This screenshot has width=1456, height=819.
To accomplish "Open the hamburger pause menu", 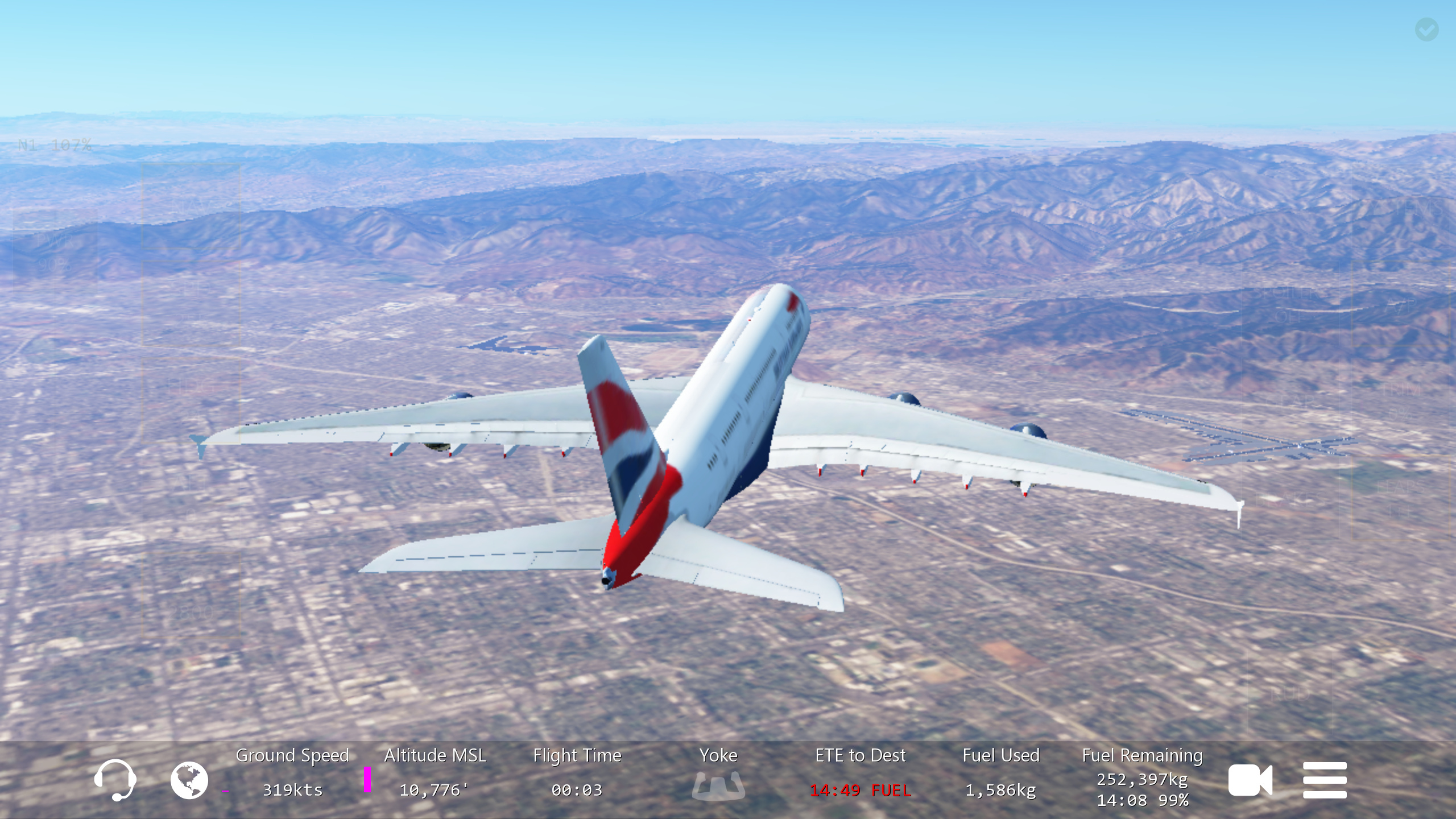I will [1325, 780].
